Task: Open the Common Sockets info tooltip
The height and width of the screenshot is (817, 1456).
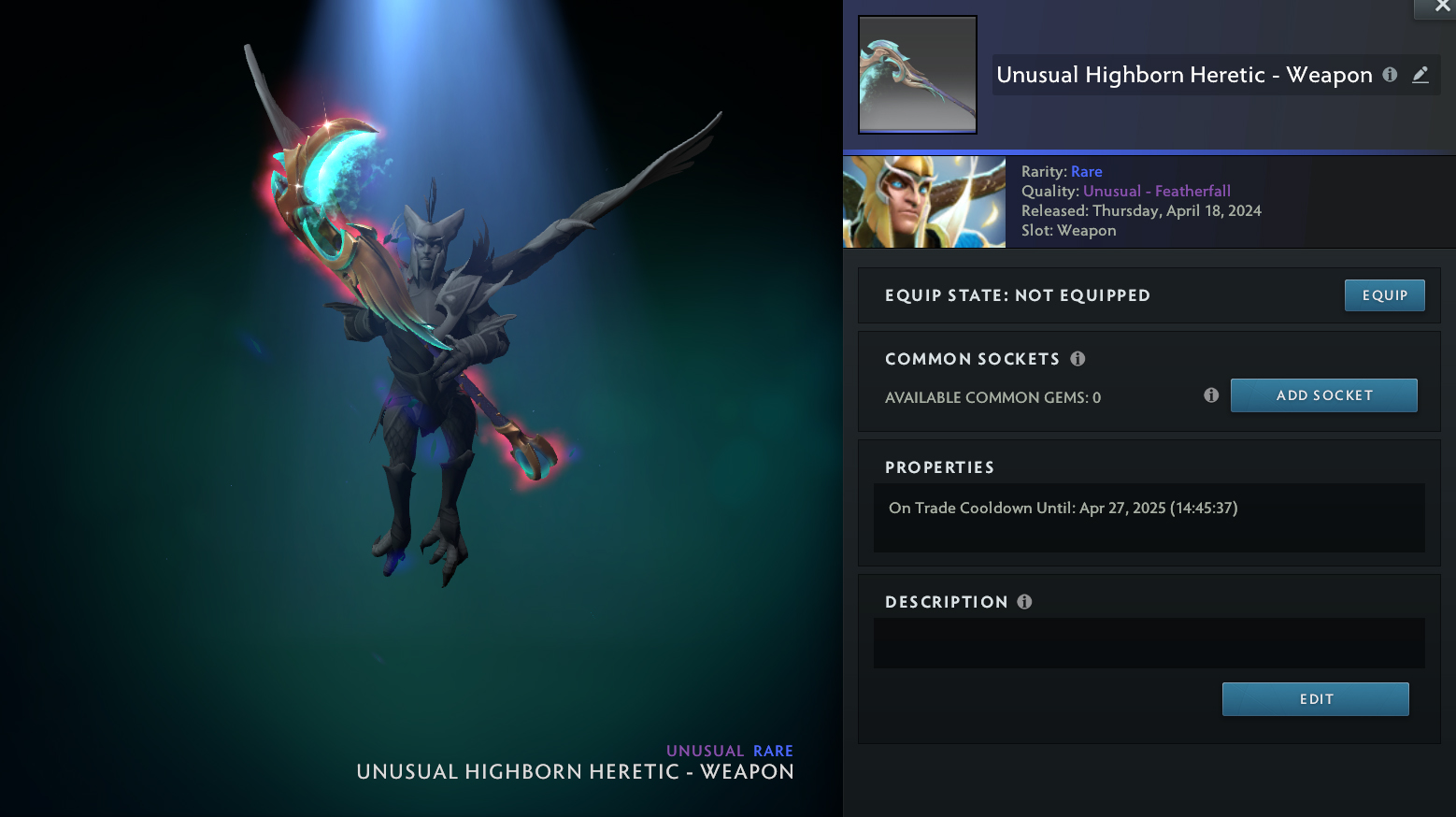Action: coord(1078,359)
